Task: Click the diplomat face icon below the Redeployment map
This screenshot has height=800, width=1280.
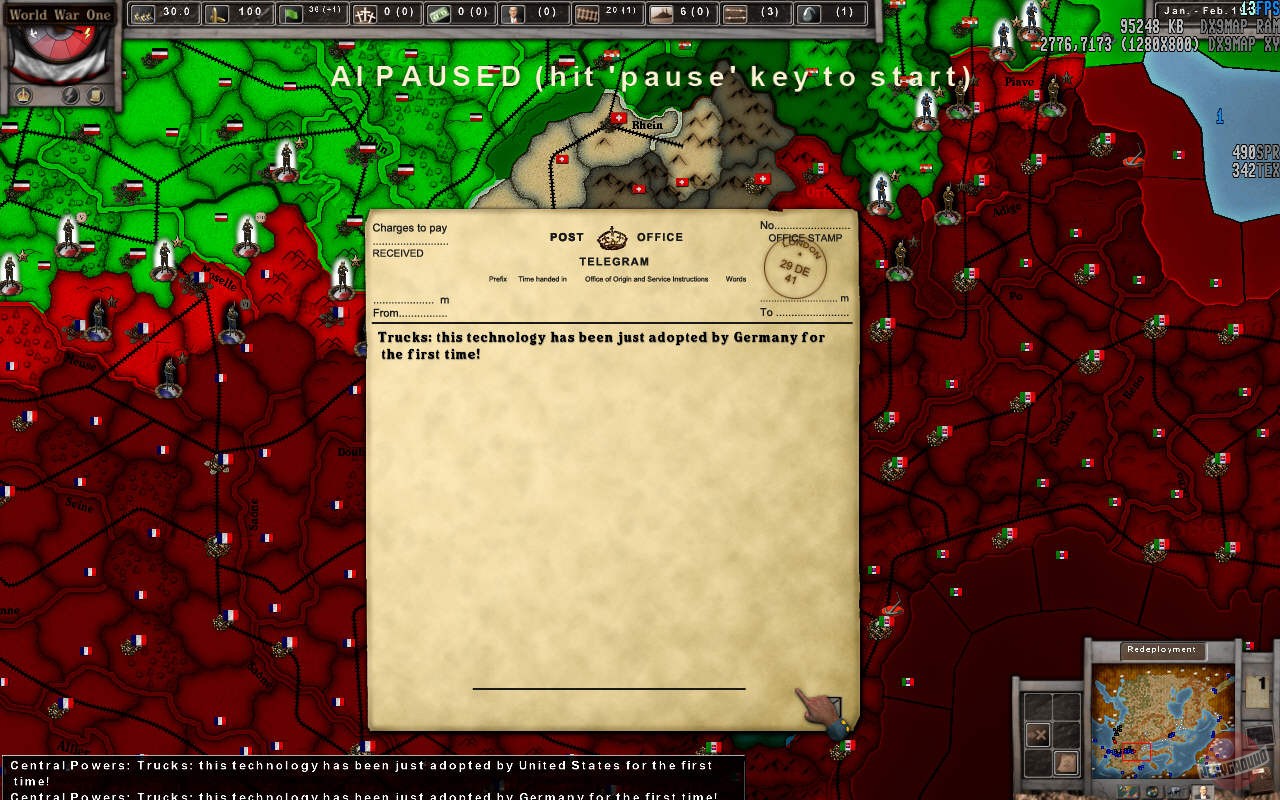Action: [1203, 790]
